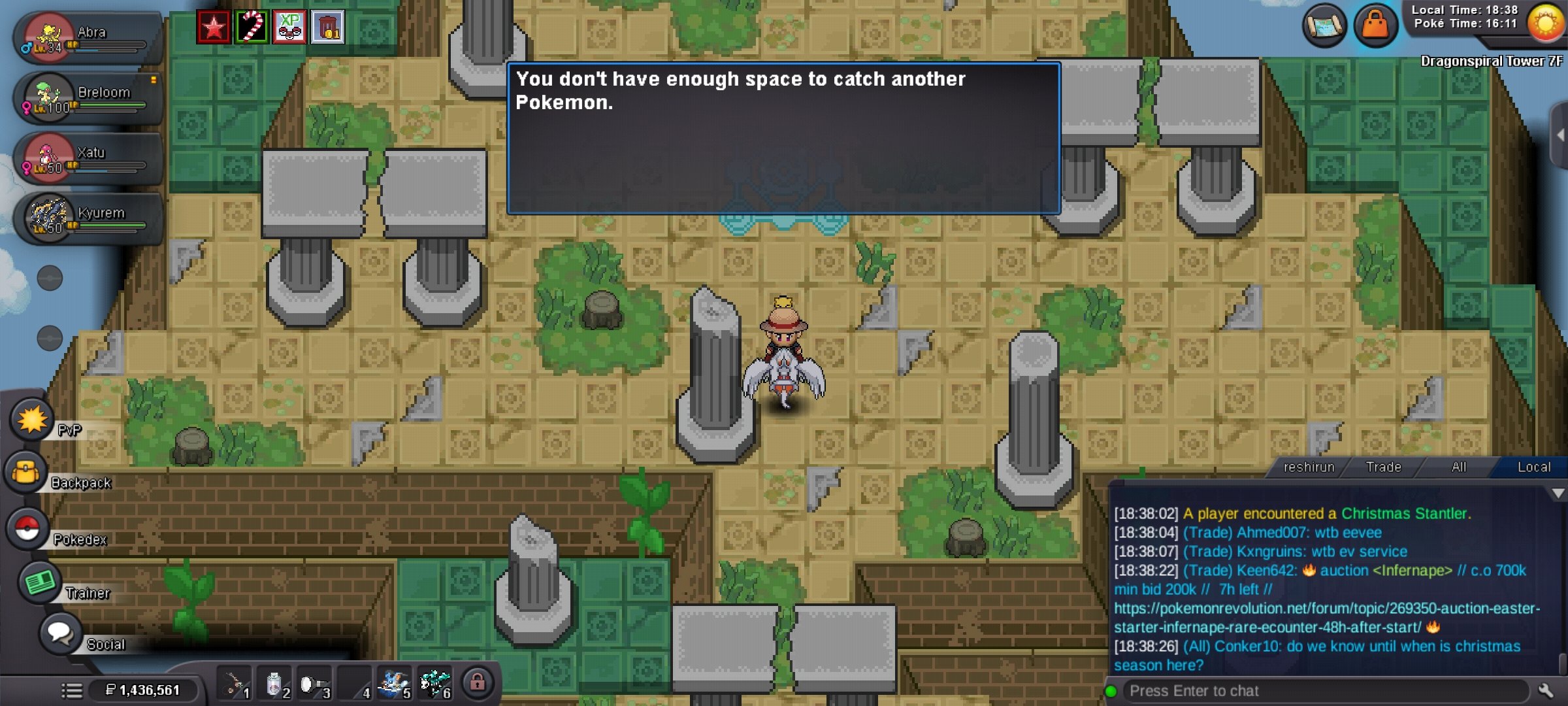Switch to the Trade chat tab
The image size is (1568, 706).
point(1382,467)
